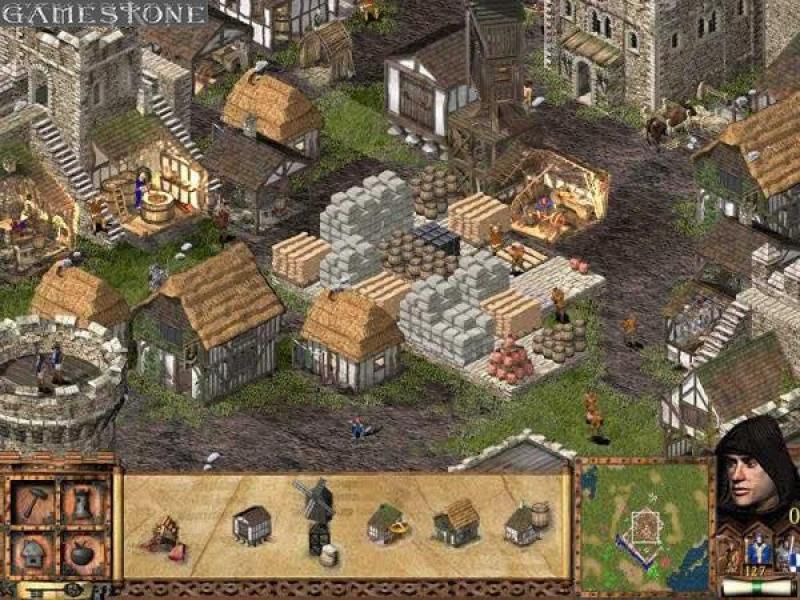This screenshot has height=600, width=800.
Task: Choose the apple food category
Action: click(82, 550)
